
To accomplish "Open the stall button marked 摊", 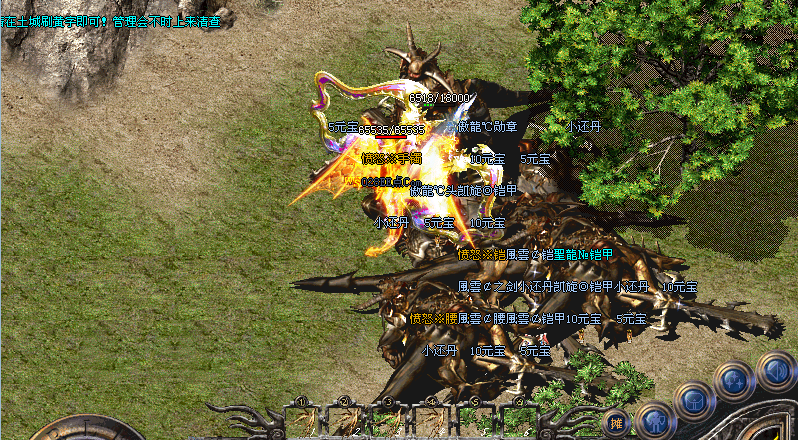I will tap(616, 421).
